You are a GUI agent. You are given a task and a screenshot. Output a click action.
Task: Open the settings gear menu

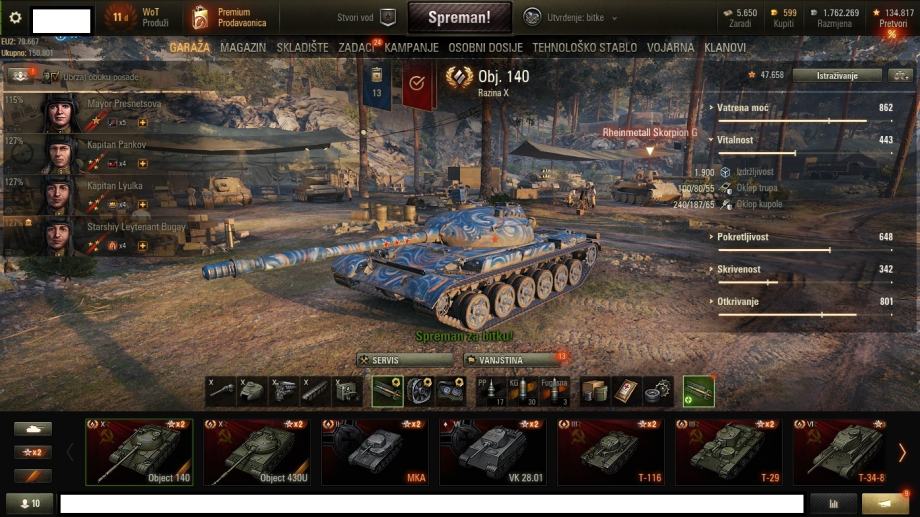click(15, 17)
